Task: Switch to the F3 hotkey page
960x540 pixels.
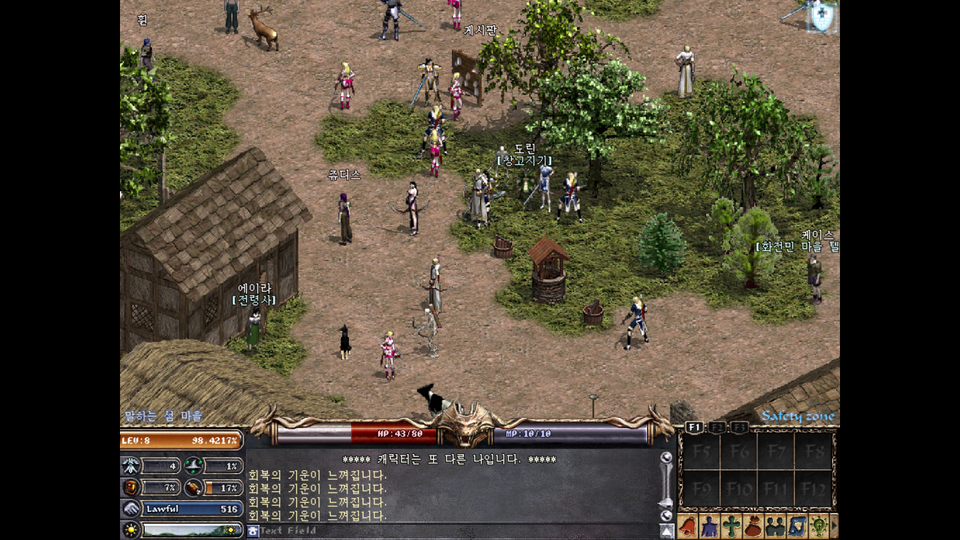Action: tap(738, 427)
